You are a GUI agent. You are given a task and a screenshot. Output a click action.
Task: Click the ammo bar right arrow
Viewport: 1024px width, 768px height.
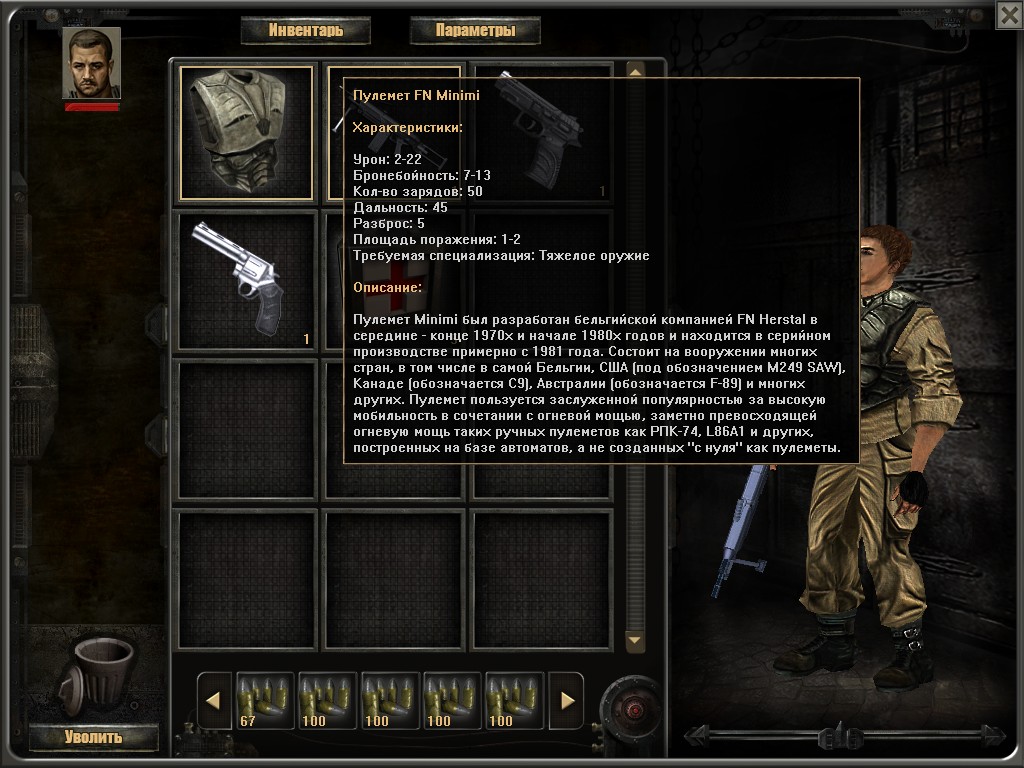pos(567,700)
